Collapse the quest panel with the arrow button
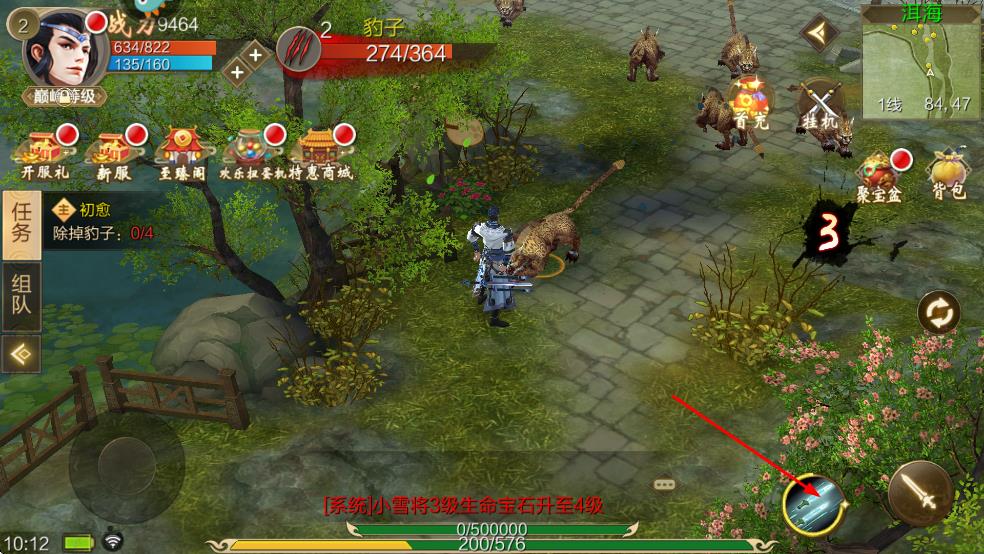Viewport: 984px width, 554px height. pos(21,353)
